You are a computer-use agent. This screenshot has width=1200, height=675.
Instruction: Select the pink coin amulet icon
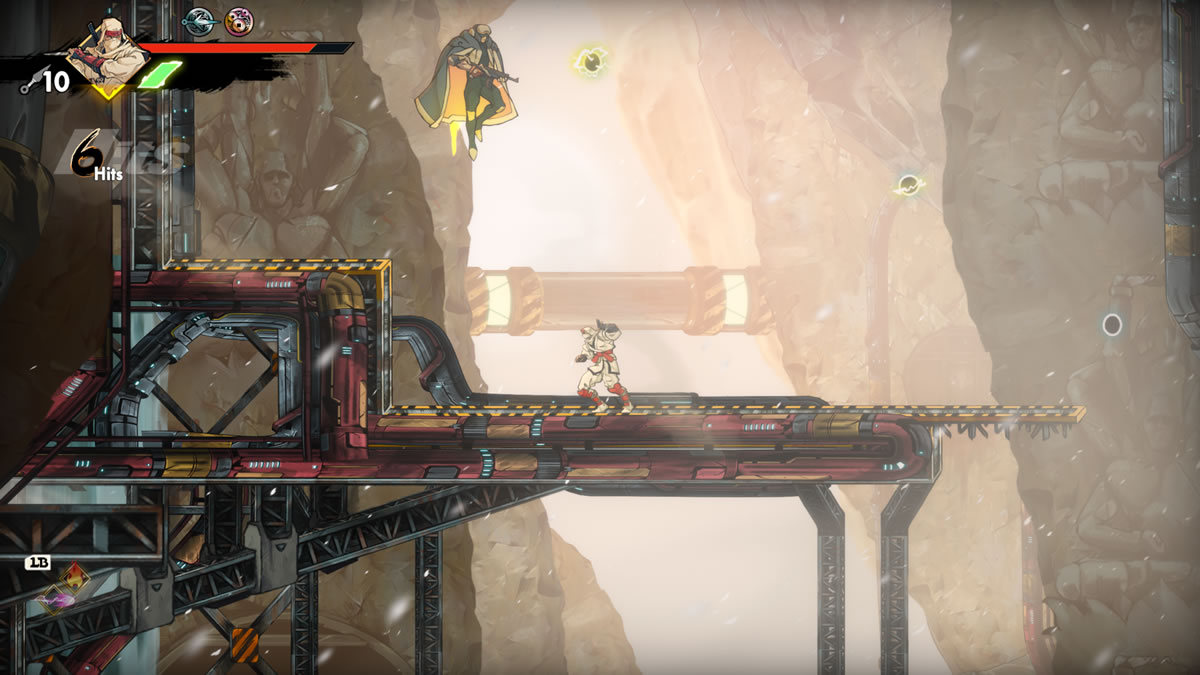point(239,20)
